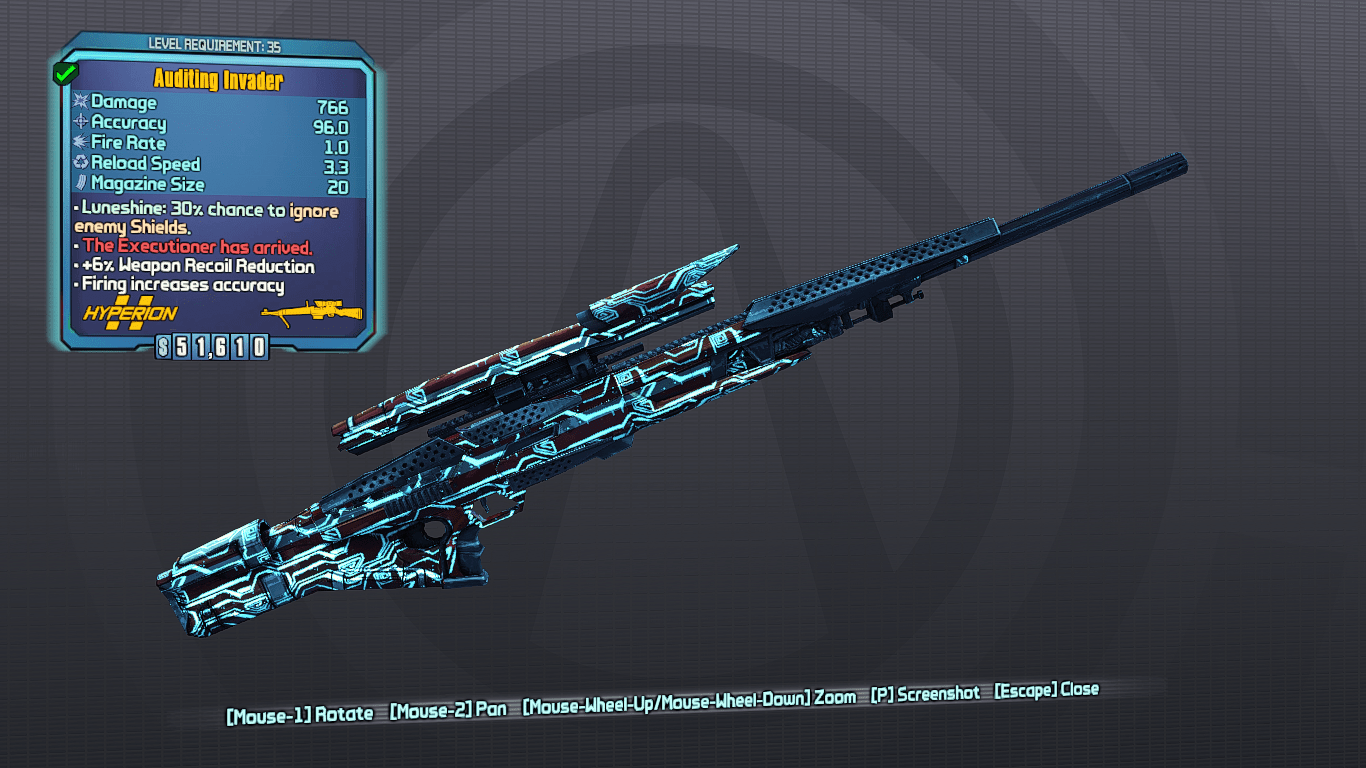Click the [Escape] Close label
Viewport: 1366px width, 768px height.
(x=1047, y=689)
